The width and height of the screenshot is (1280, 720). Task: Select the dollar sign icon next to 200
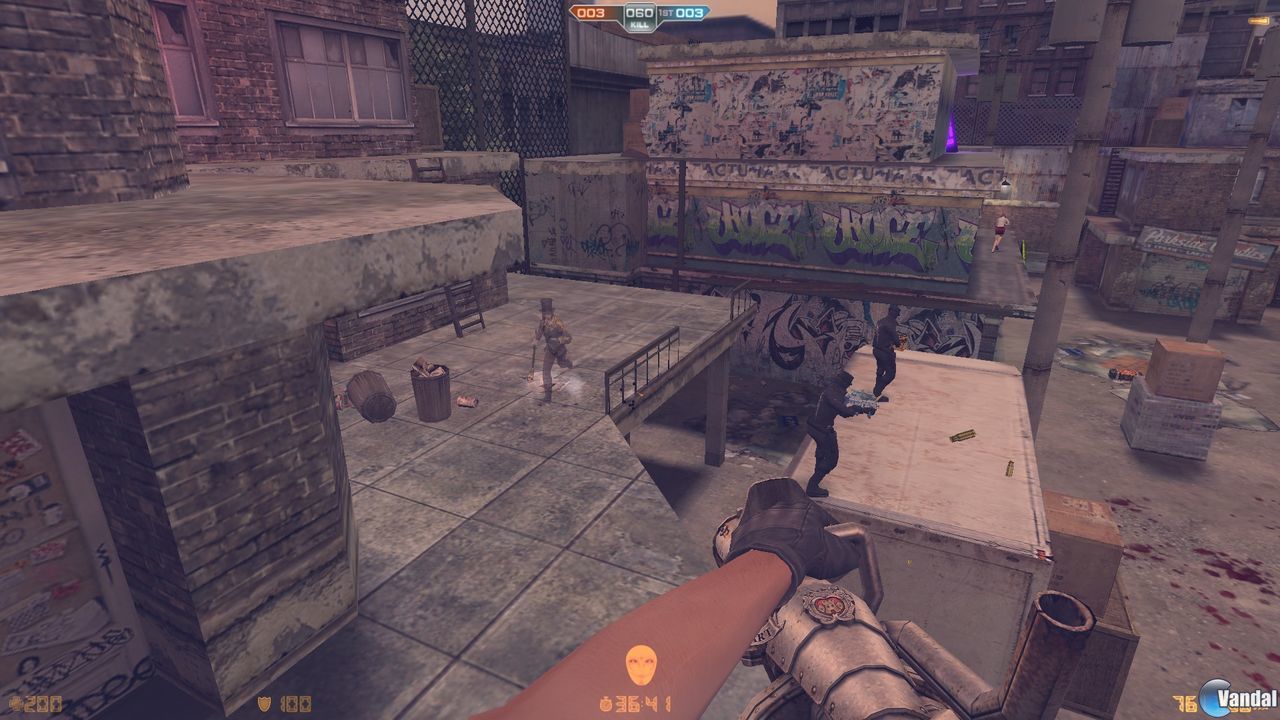(12, 703)
